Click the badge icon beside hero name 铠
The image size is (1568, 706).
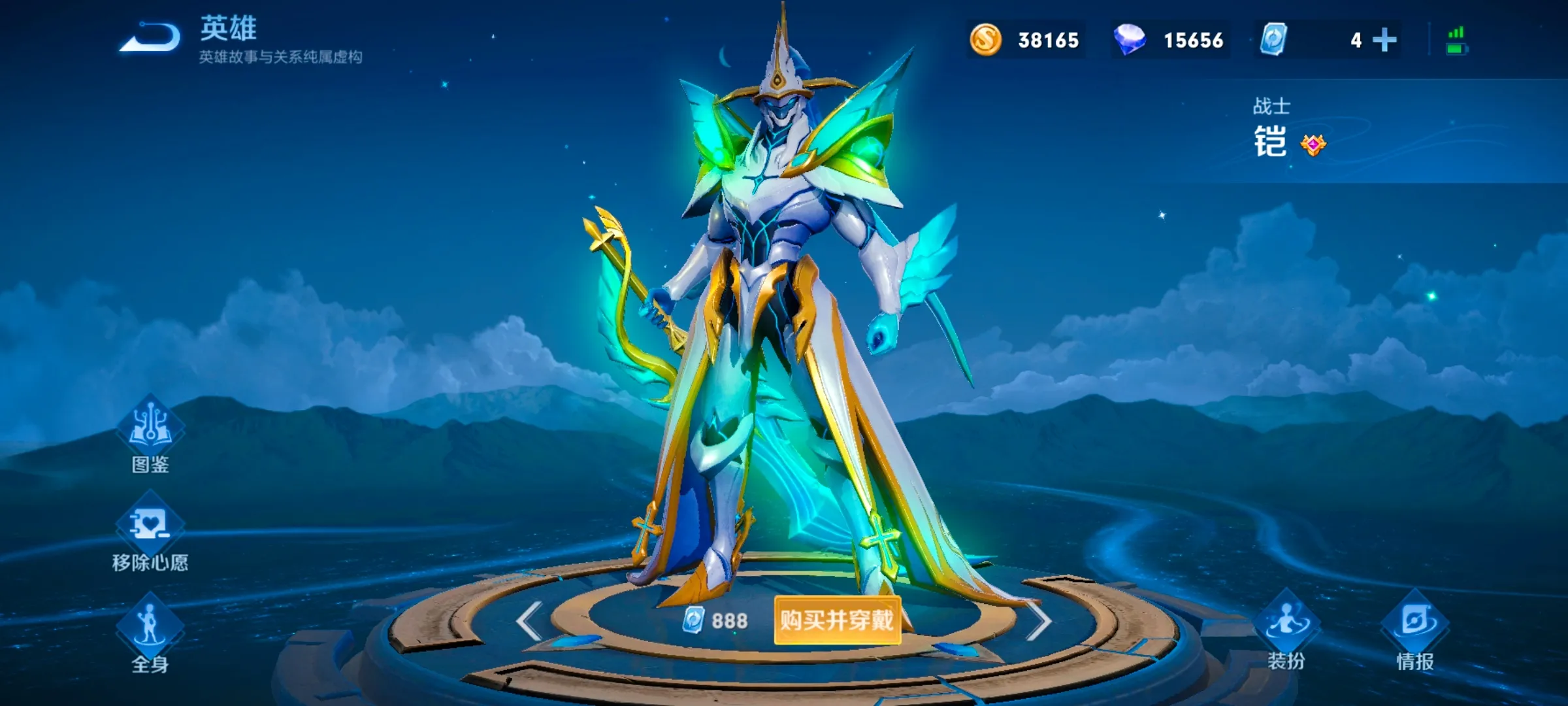pyautogui.click(x=1313, y=144)
